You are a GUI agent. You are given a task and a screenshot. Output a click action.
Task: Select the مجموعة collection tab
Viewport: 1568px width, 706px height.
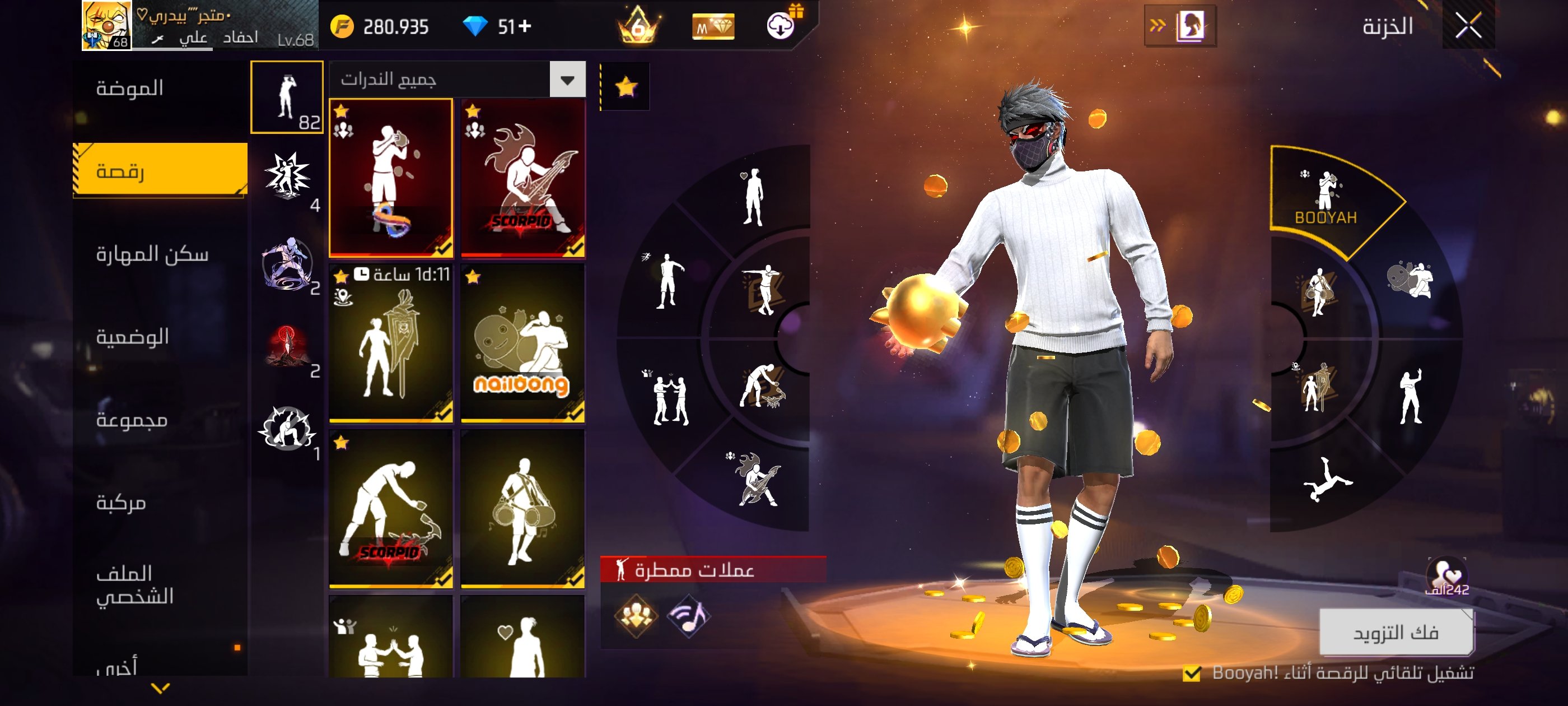(x=132, y=420)
